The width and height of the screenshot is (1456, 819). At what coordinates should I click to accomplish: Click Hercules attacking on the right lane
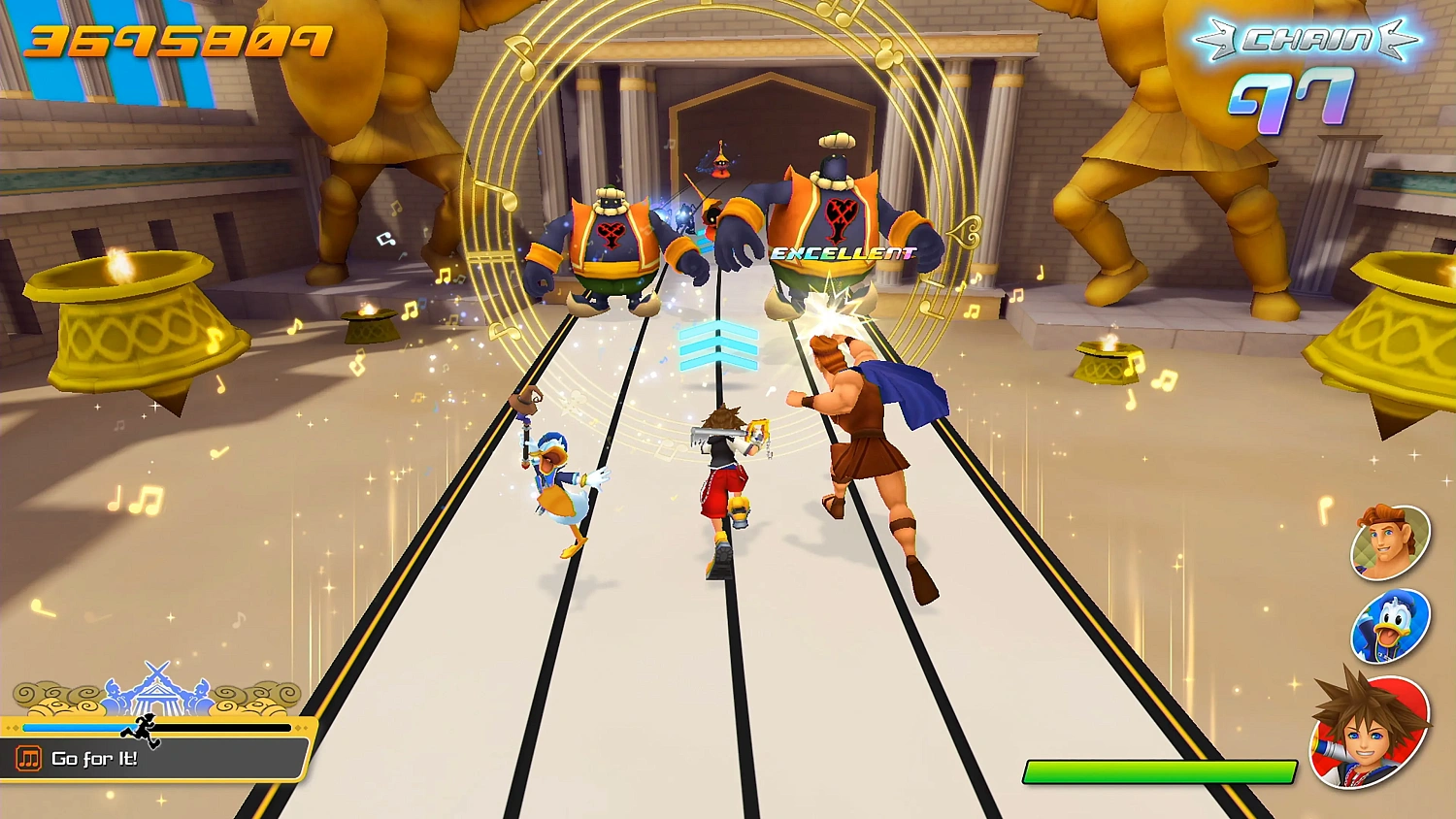coord(864,446)
